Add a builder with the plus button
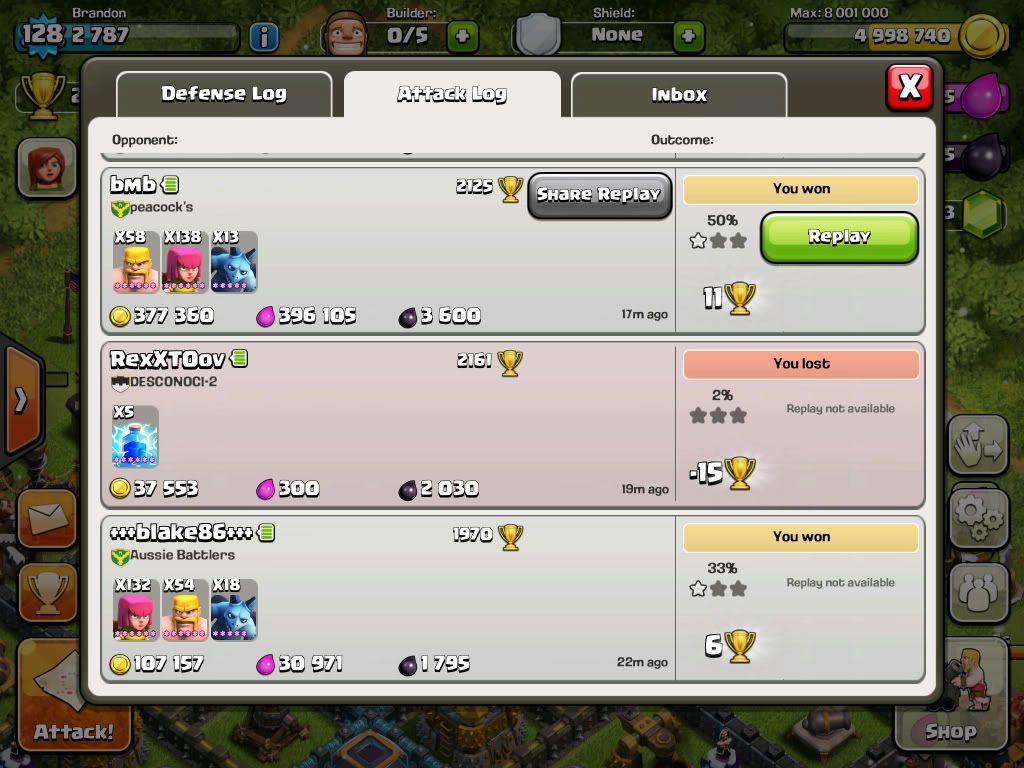The image size is (1024, 768). [462, 37]
